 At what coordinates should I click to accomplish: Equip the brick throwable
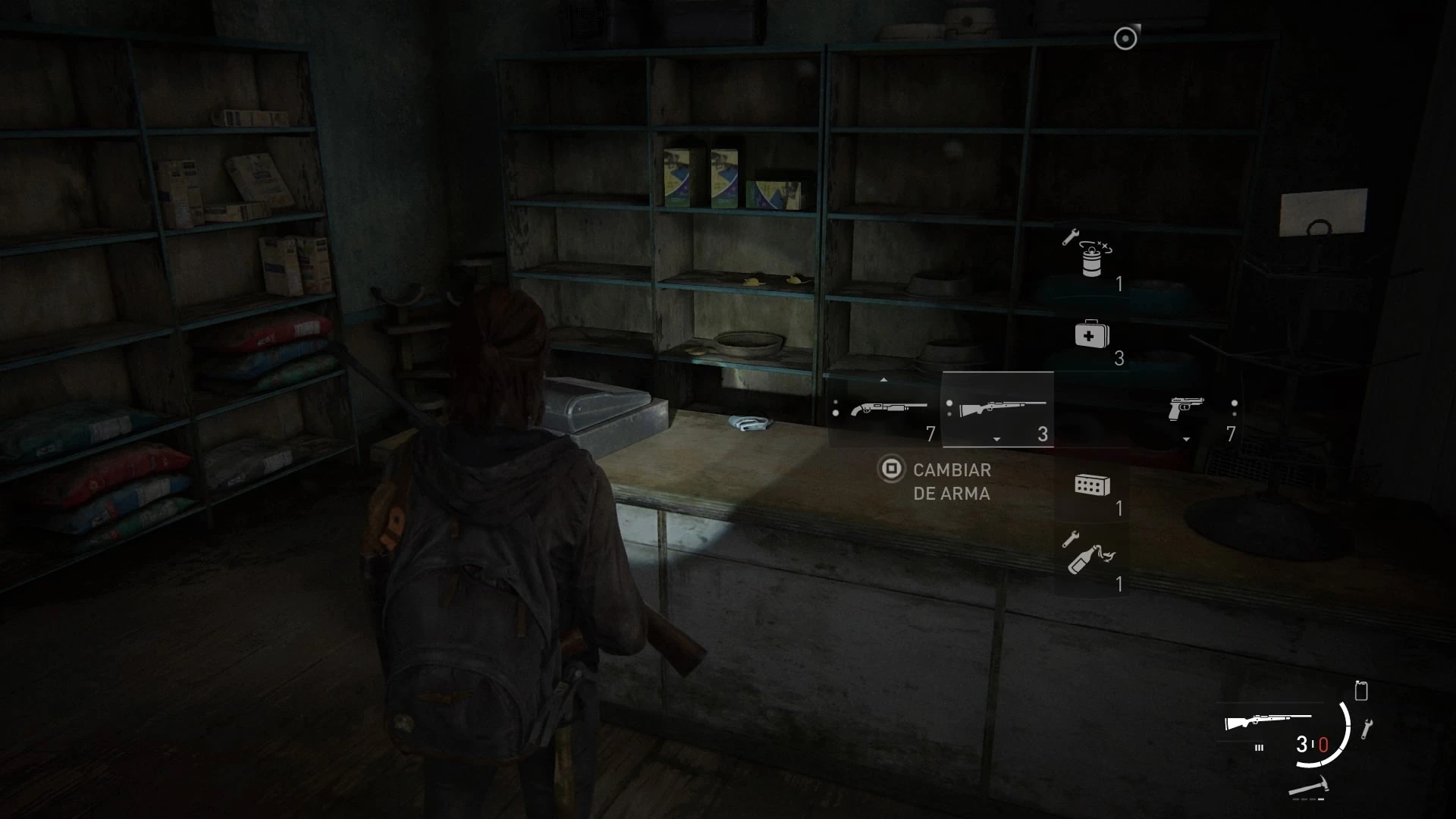pos(1092,485)
